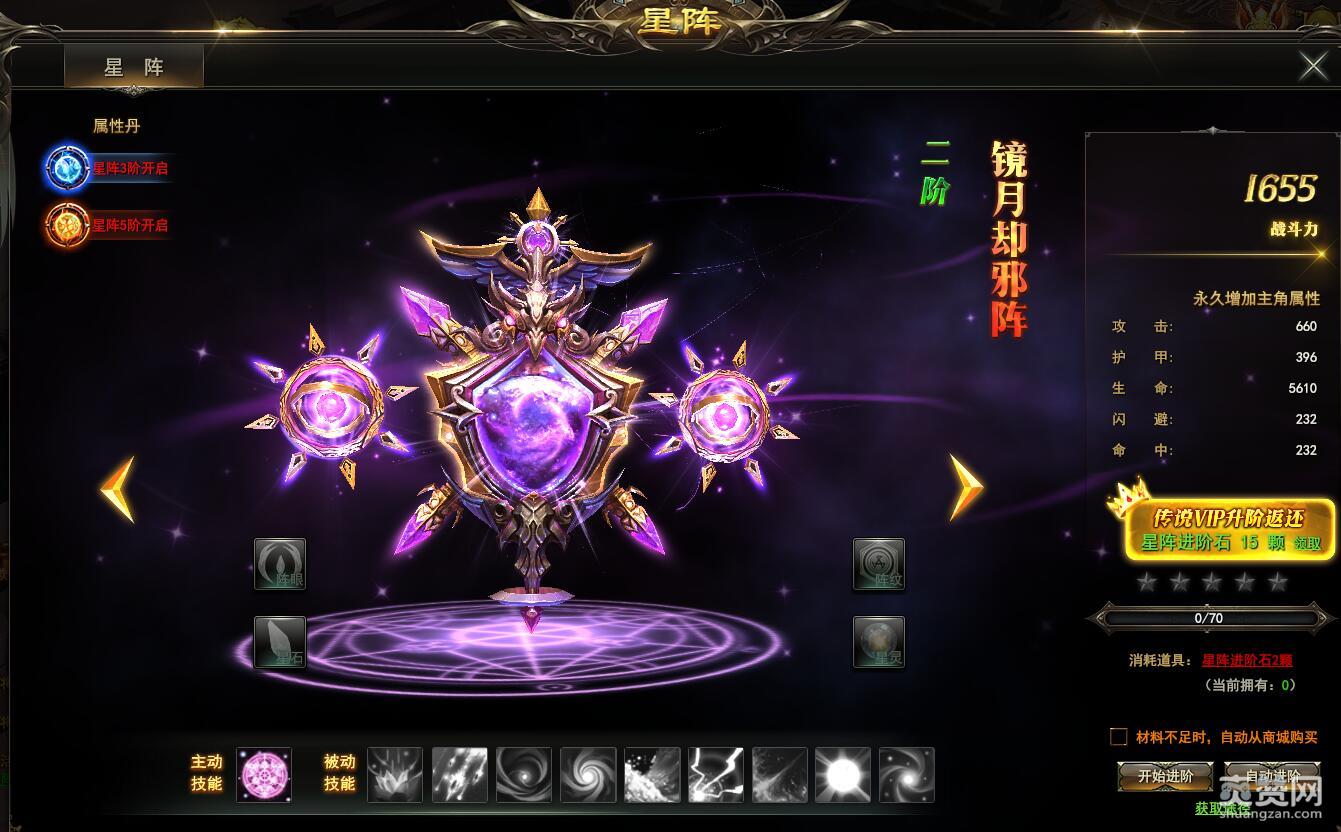Click the 0/70 progress bar
The height and width of the screenshot is (832, 1341).
coord(1210,618)
